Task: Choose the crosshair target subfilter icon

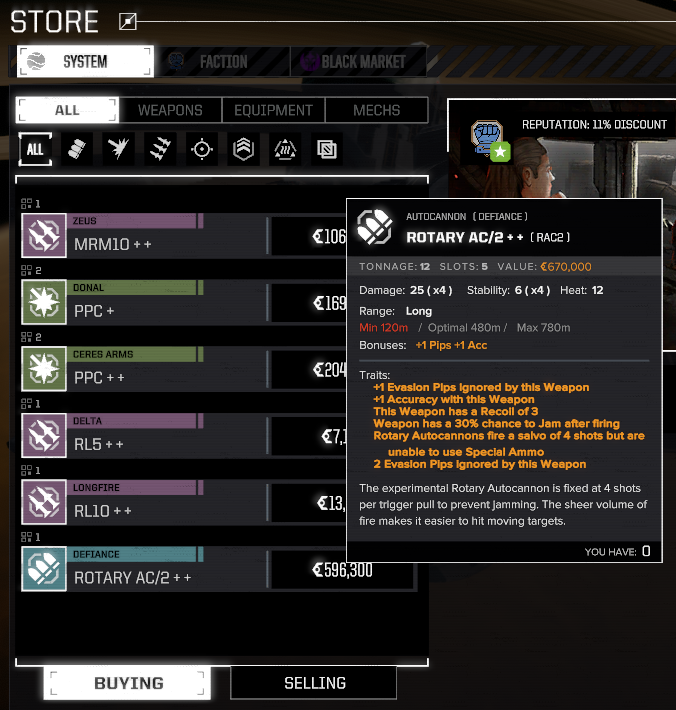Action: (202, 149)
